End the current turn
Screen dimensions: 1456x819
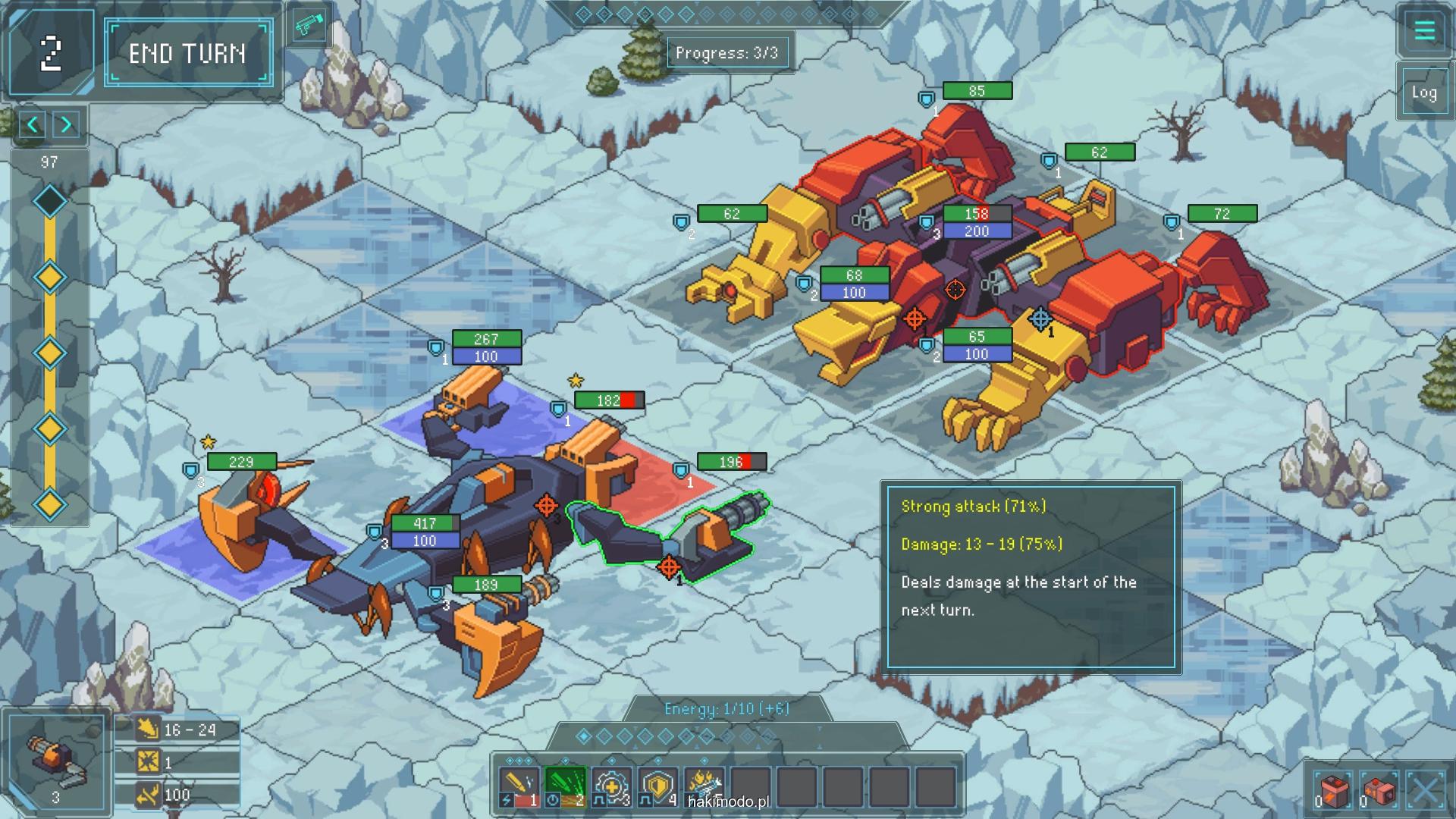tap(188, 53)
